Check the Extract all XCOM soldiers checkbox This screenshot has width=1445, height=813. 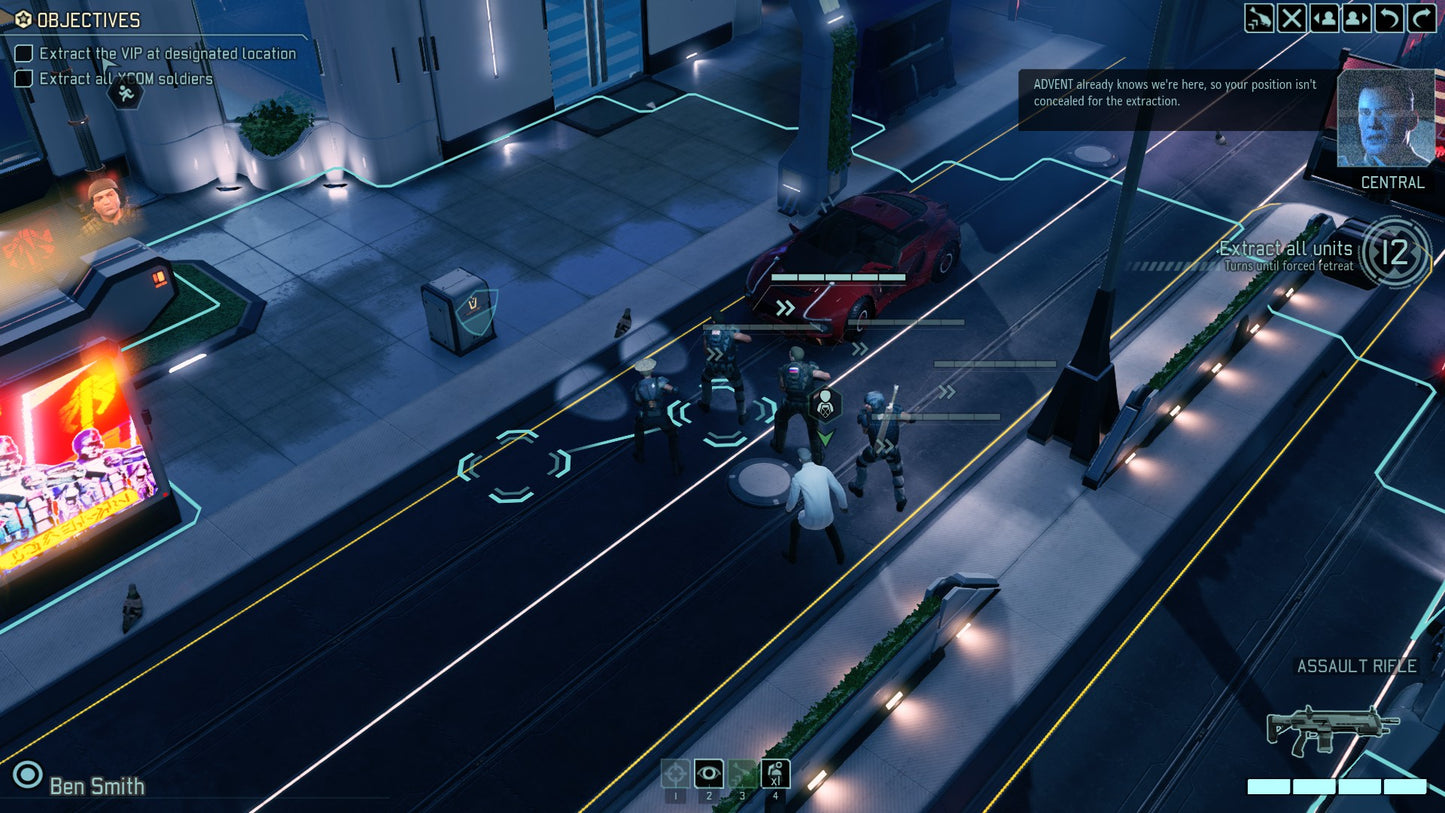pyautogui.click(x=22, y=77)
